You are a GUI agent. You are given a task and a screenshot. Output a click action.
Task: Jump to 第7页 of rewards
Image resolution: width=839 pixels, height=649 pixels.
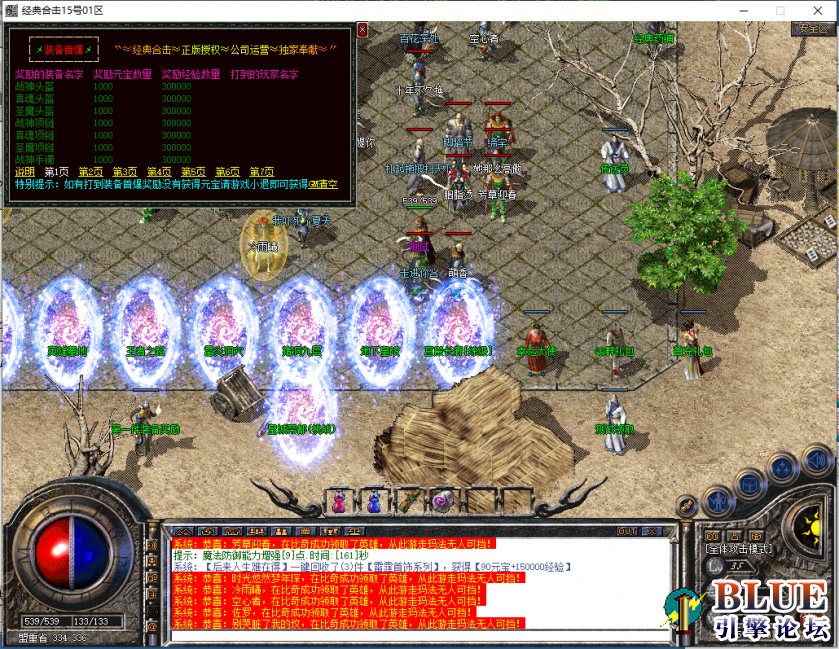click(261, 172)
